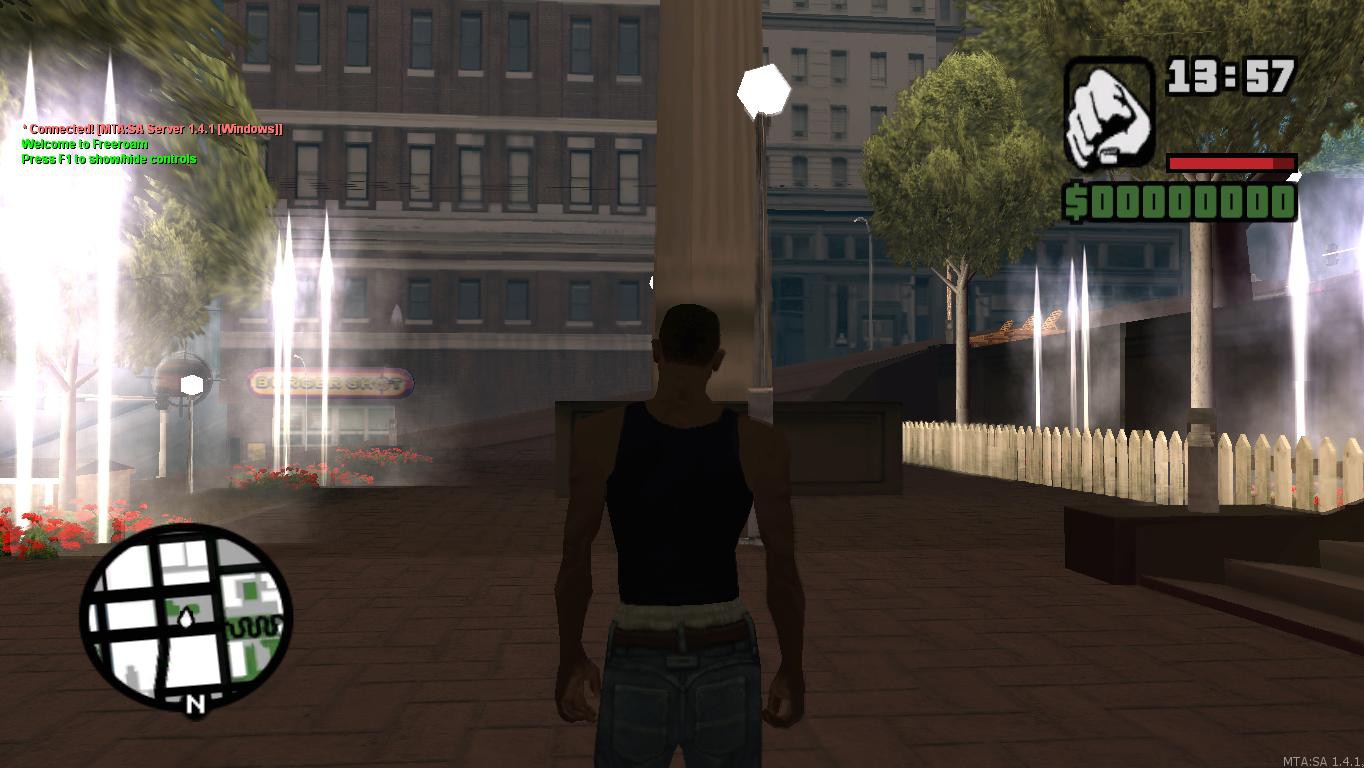Select the north marker on the radar
1364x768 pixels.
[x=195, y=704]
